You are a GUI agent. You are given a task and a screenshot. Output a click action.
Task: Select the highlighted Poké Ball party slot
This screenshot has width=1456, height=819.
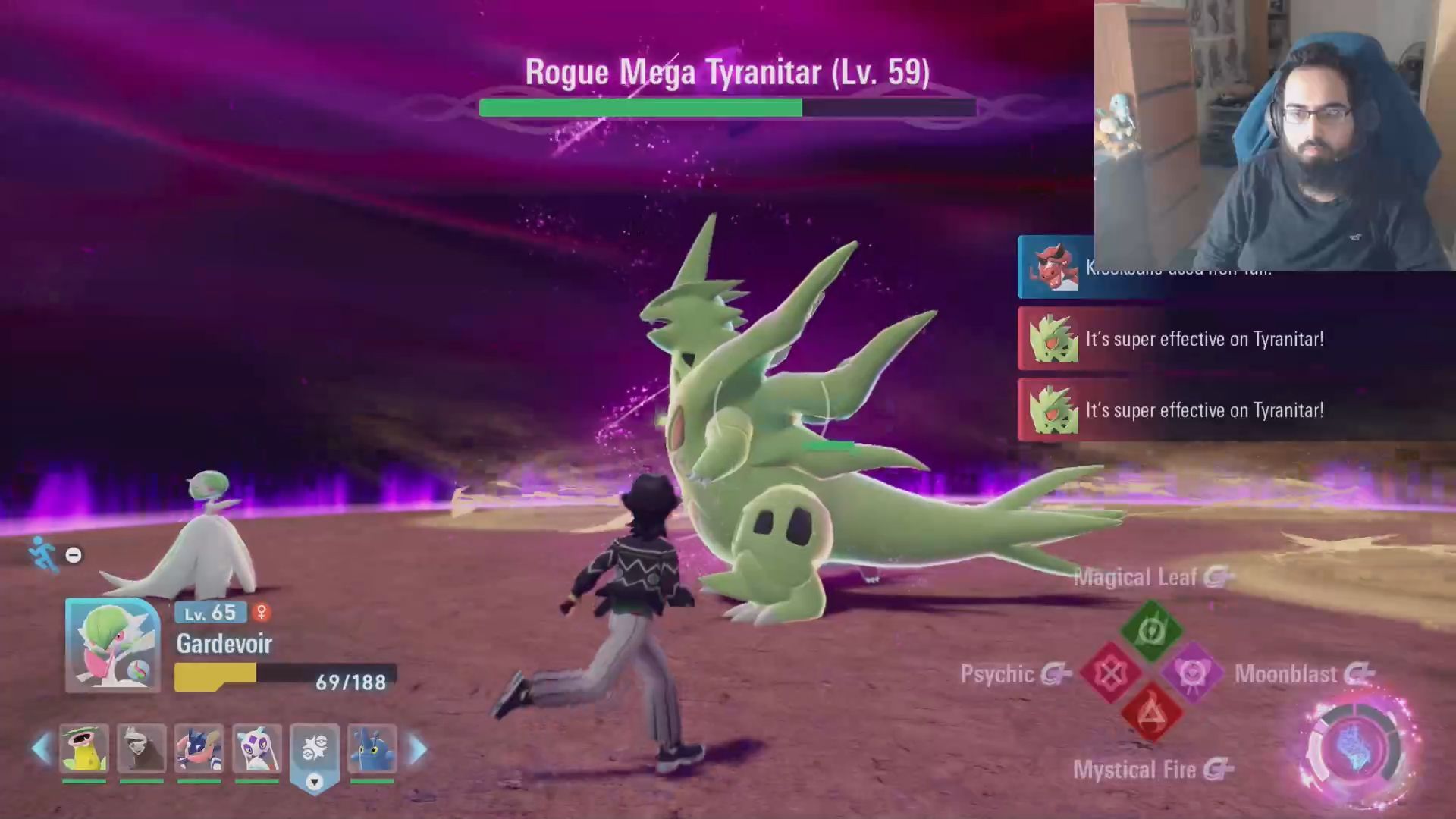[x=315, y=748]
